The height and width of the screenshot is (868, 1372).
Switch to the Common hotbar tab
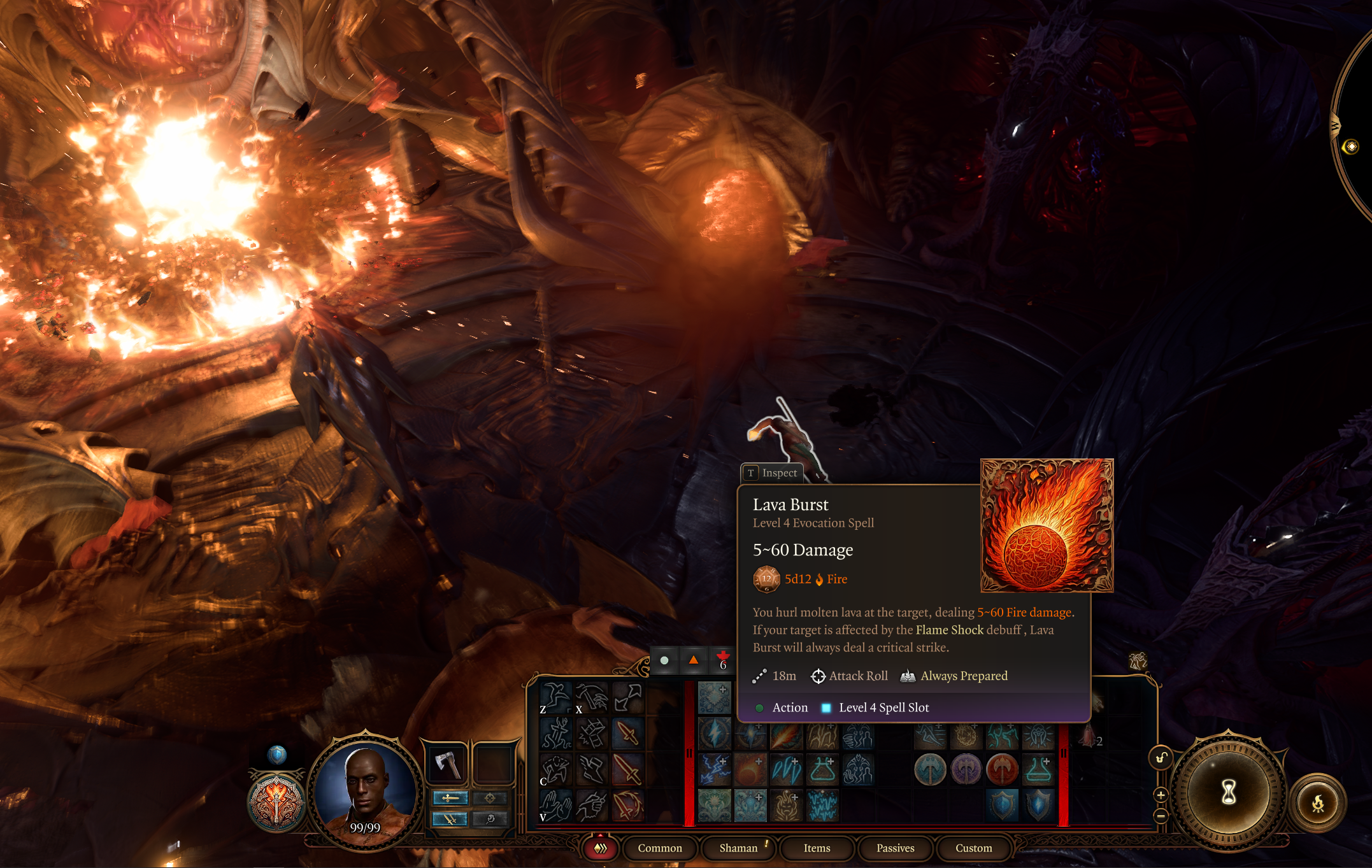(x=659, y=848)
